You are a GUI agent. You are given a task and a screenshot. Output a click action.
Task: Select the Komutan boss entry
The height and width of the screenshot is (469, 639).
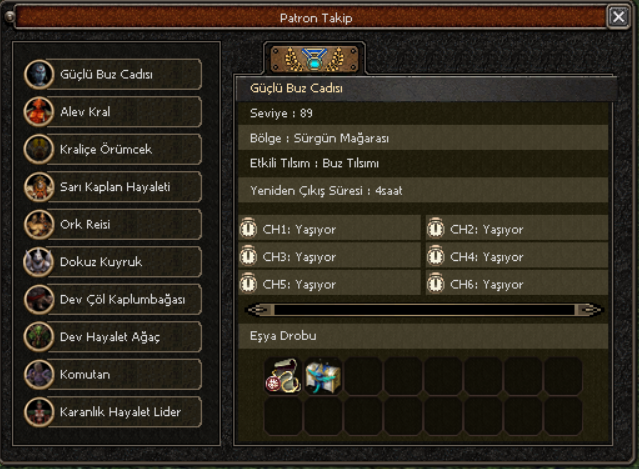tap(113, 374)
